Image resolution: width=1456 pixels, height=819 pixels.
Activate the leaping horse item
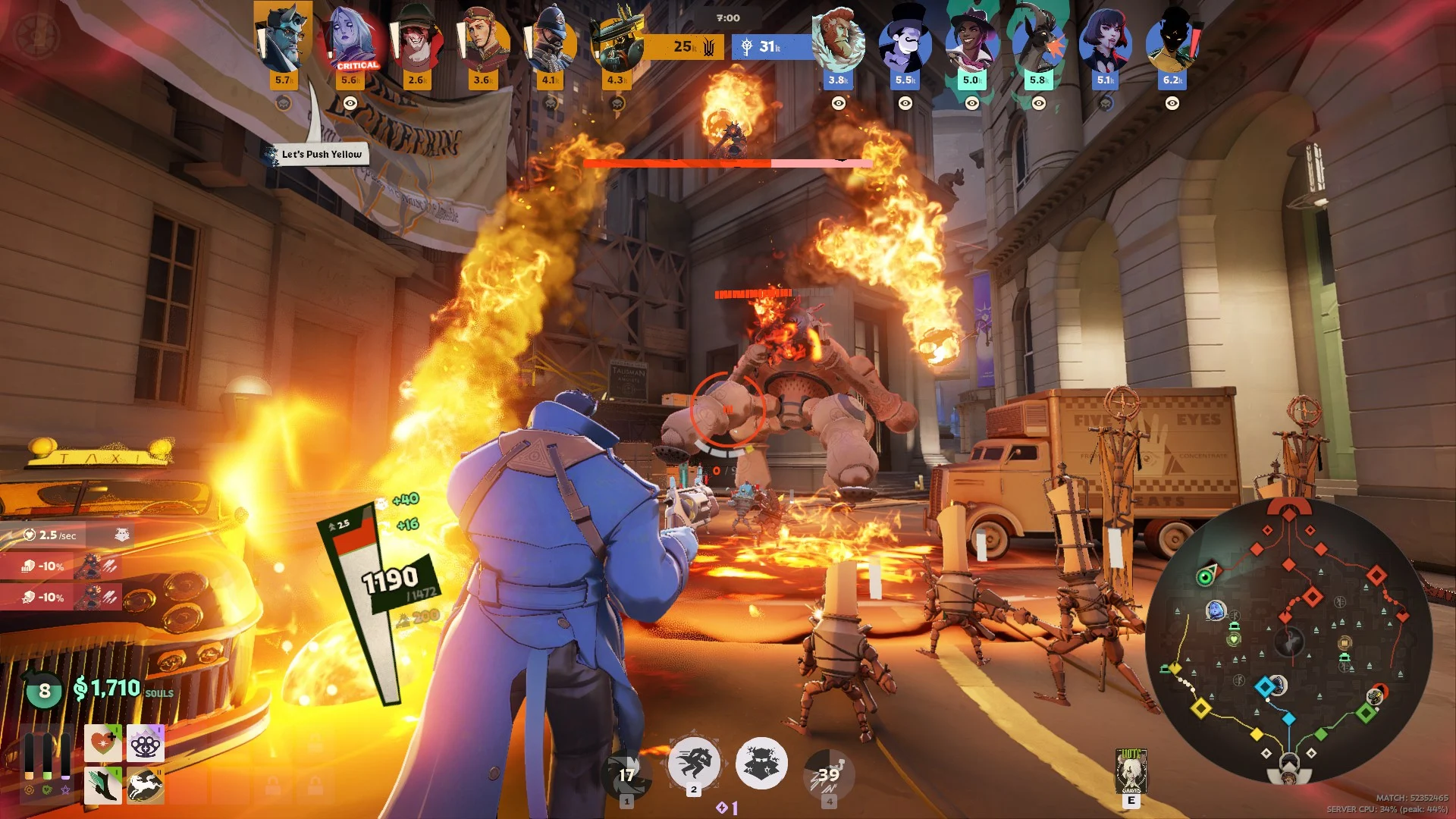click(145, 785)
